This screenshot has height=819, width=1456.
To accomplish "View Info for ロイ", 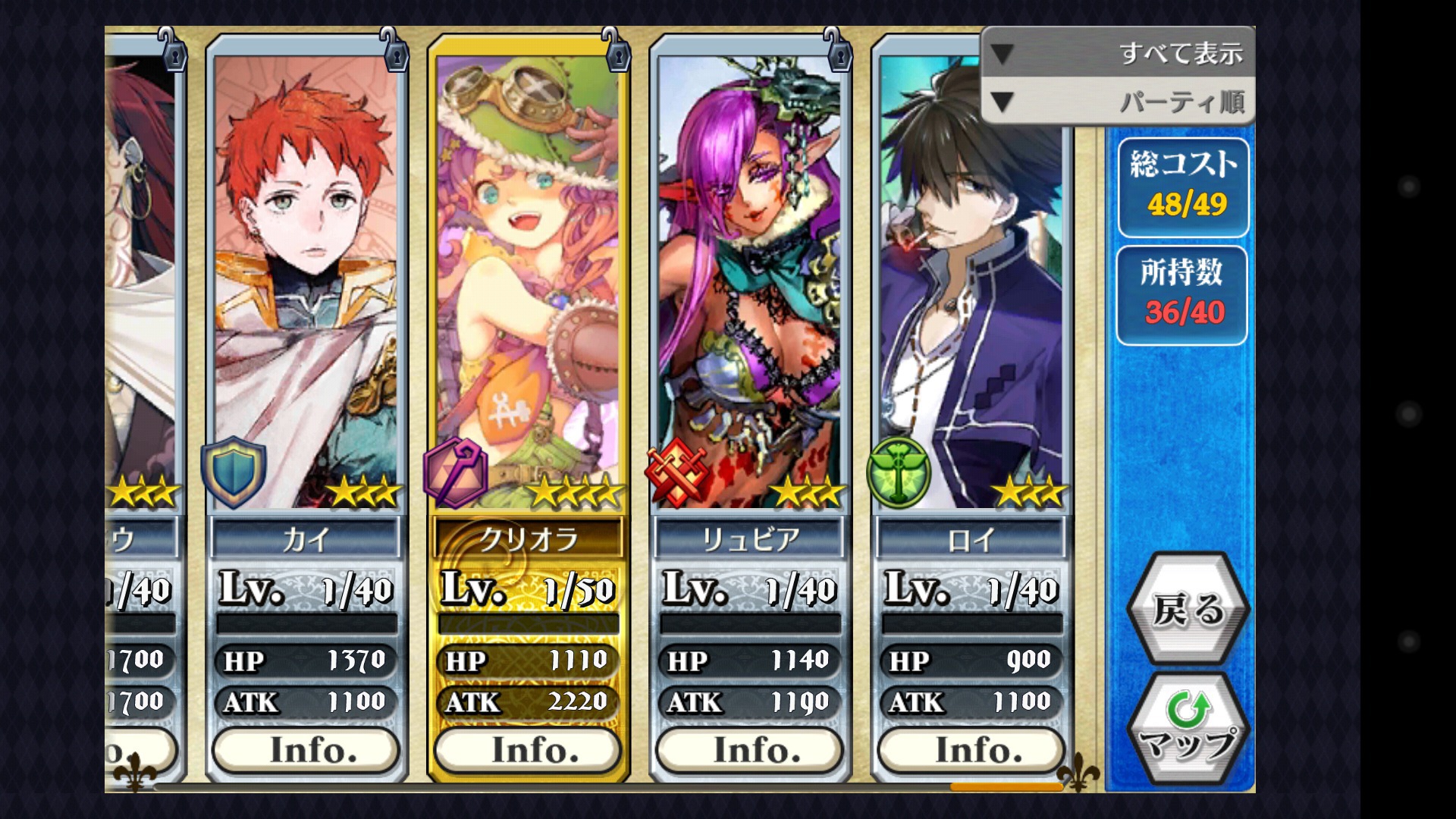I will pyautogui.click(x=971, y=750).
